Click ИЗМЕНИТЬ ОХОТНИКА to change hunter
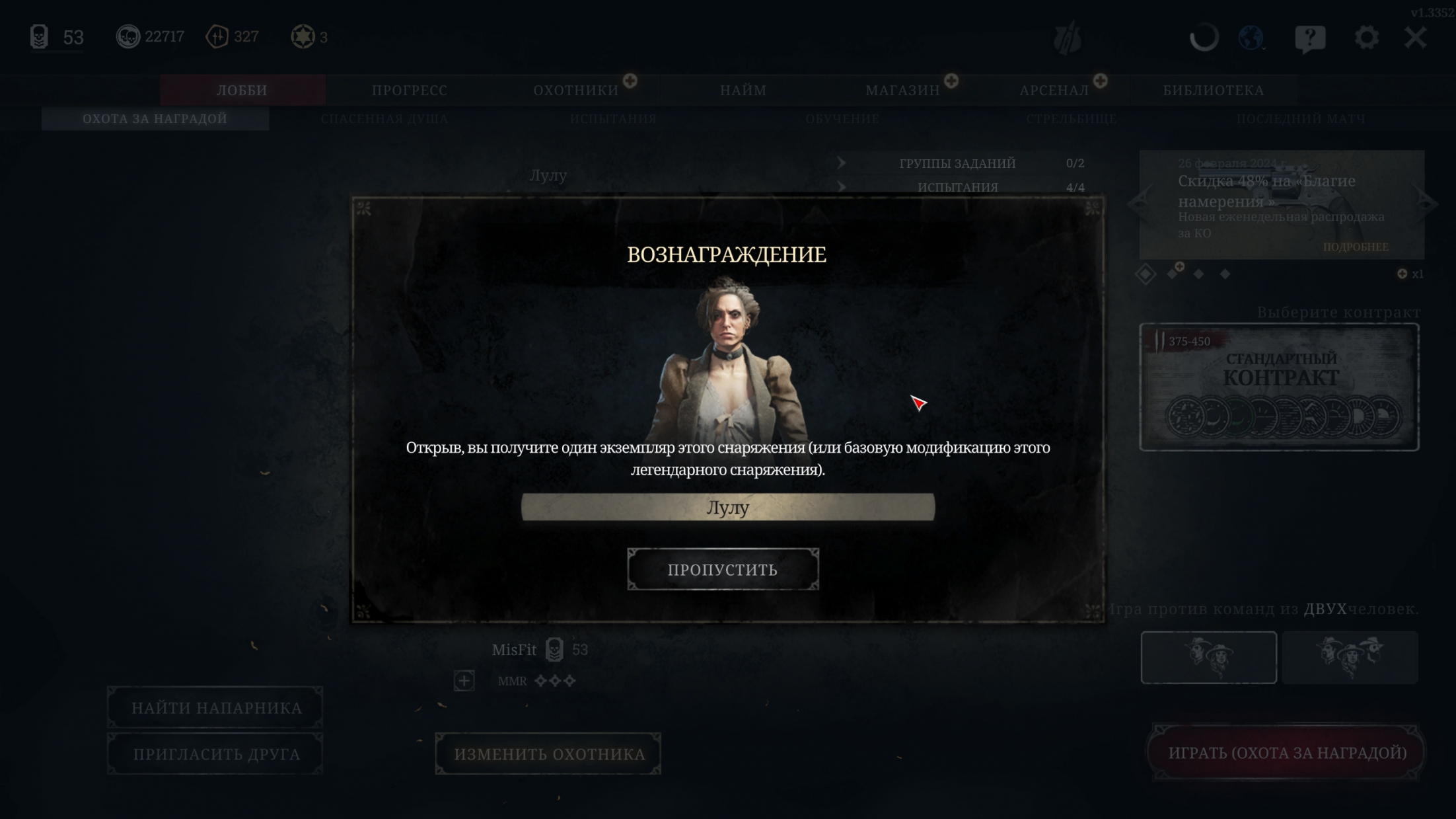Image resolution: width=1456 pixels, height=819 pixels. click(x=549, y=754)
